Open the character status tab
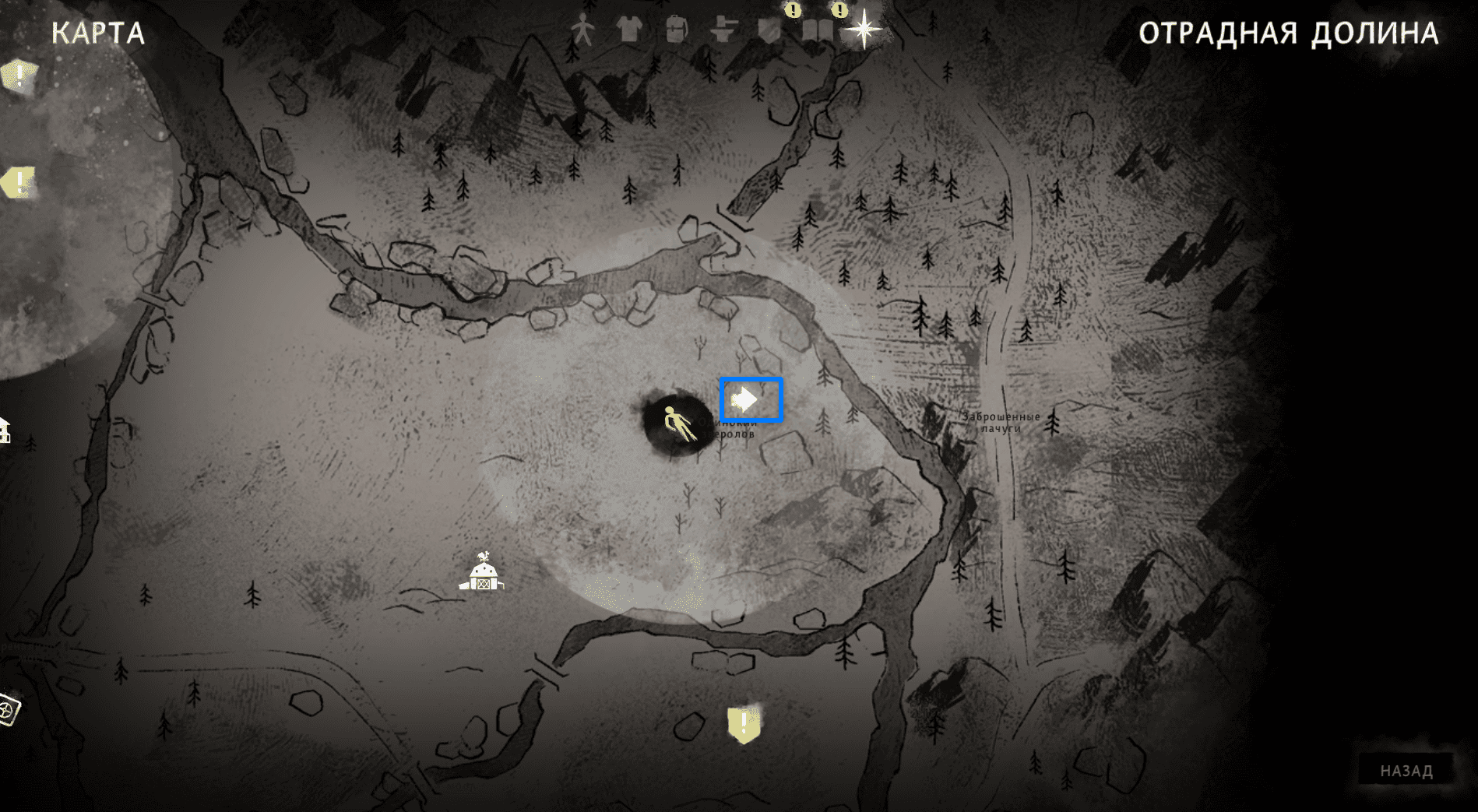Viewport: 1478px width, 812px height. pyautogui.click(x=582, y=30)
